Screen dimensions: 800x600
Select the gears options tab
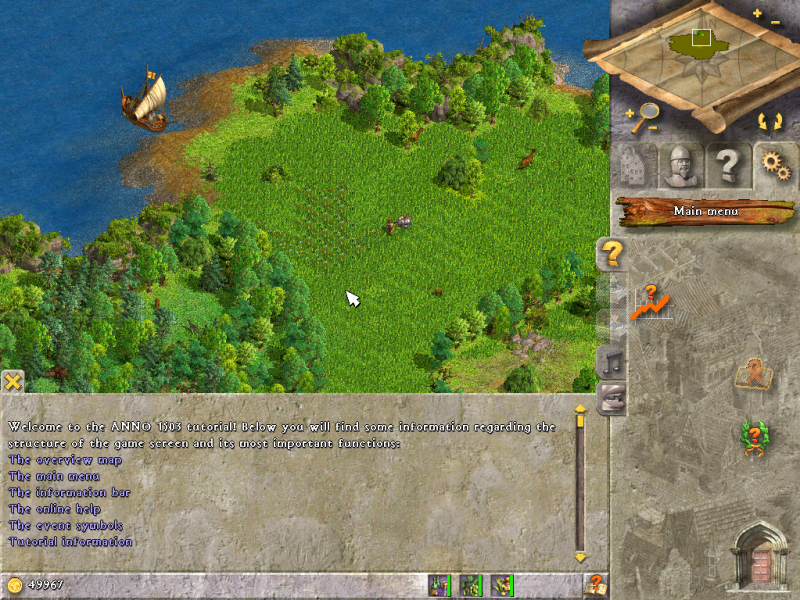775,165
